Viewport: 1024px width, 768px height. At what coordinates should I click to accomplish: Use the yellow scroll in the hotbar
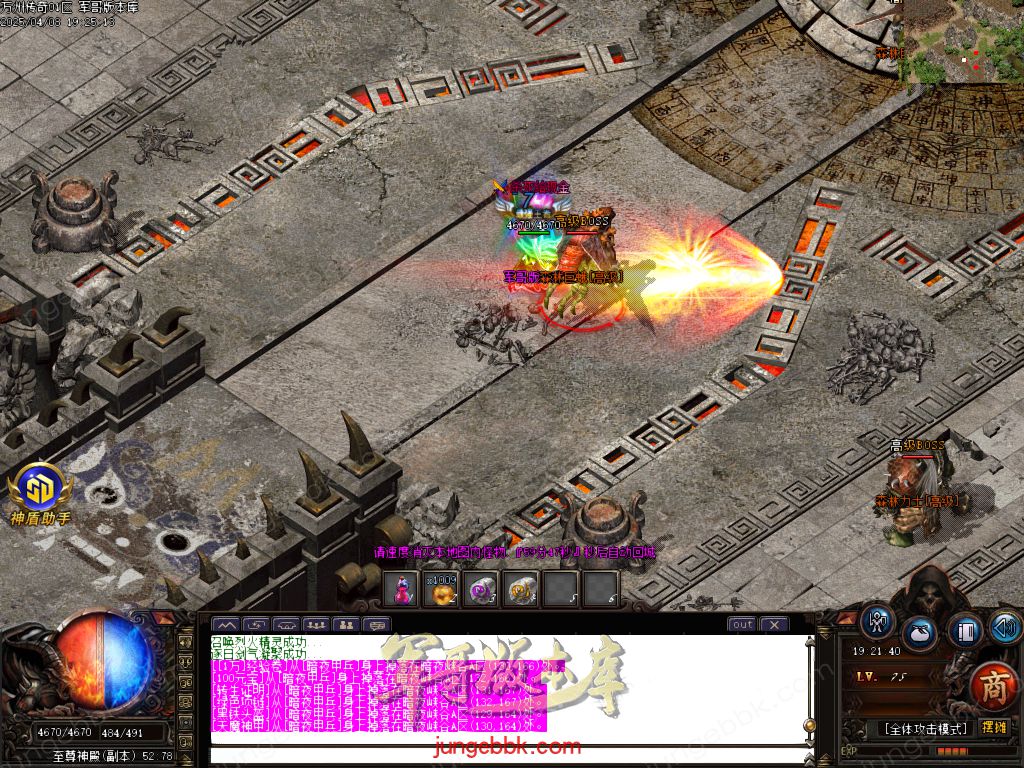point(521,589)
